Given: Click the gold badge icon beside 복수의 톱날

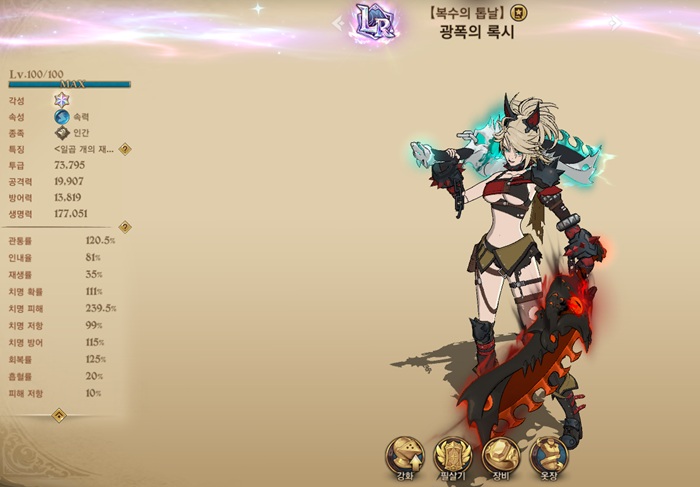Looking at the screenshot, I should tap(519, 13).
